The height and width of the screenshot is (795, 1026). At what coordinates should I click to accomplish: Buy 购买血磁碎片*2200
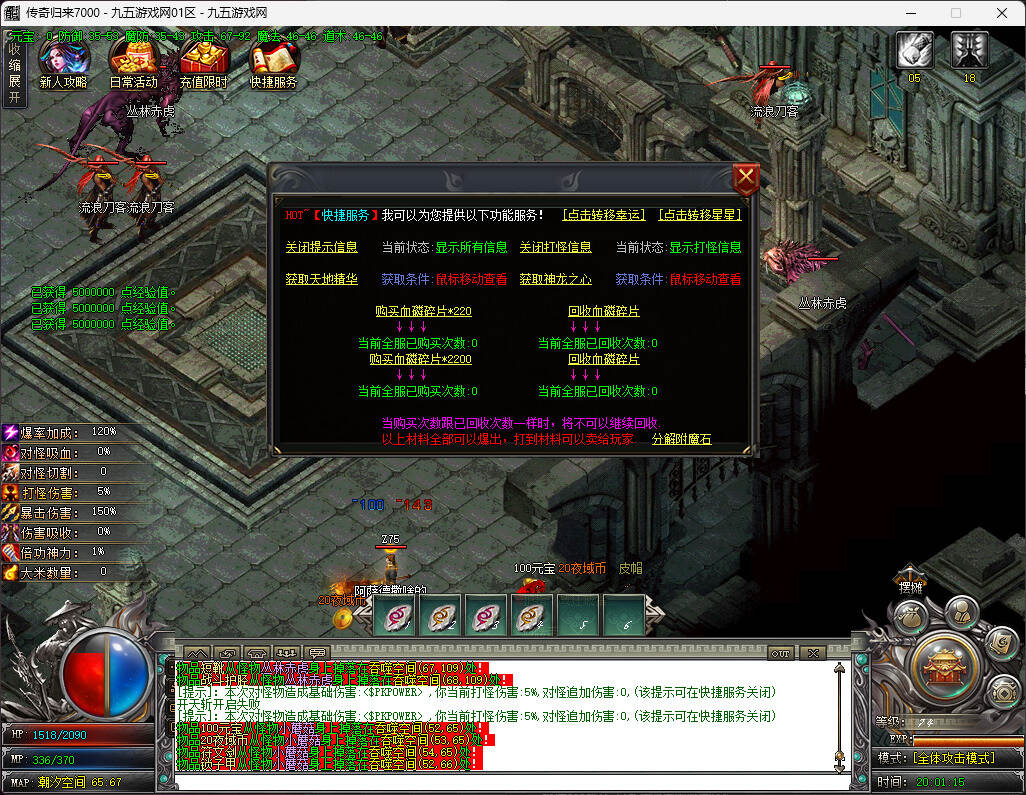[x=420, y=359]
